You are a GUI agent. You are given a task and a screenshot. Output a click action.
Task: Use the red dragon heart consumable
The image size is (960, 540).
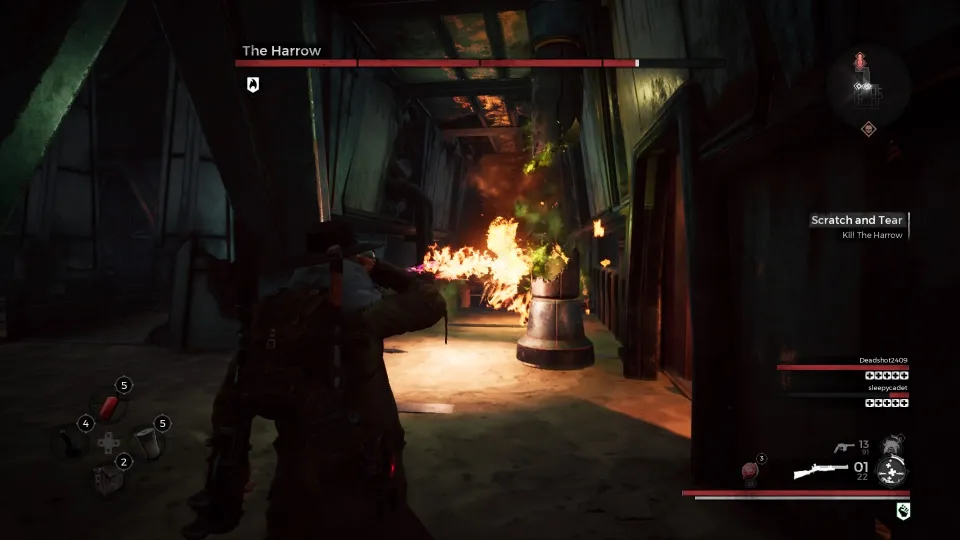click(x=750, y=471)
